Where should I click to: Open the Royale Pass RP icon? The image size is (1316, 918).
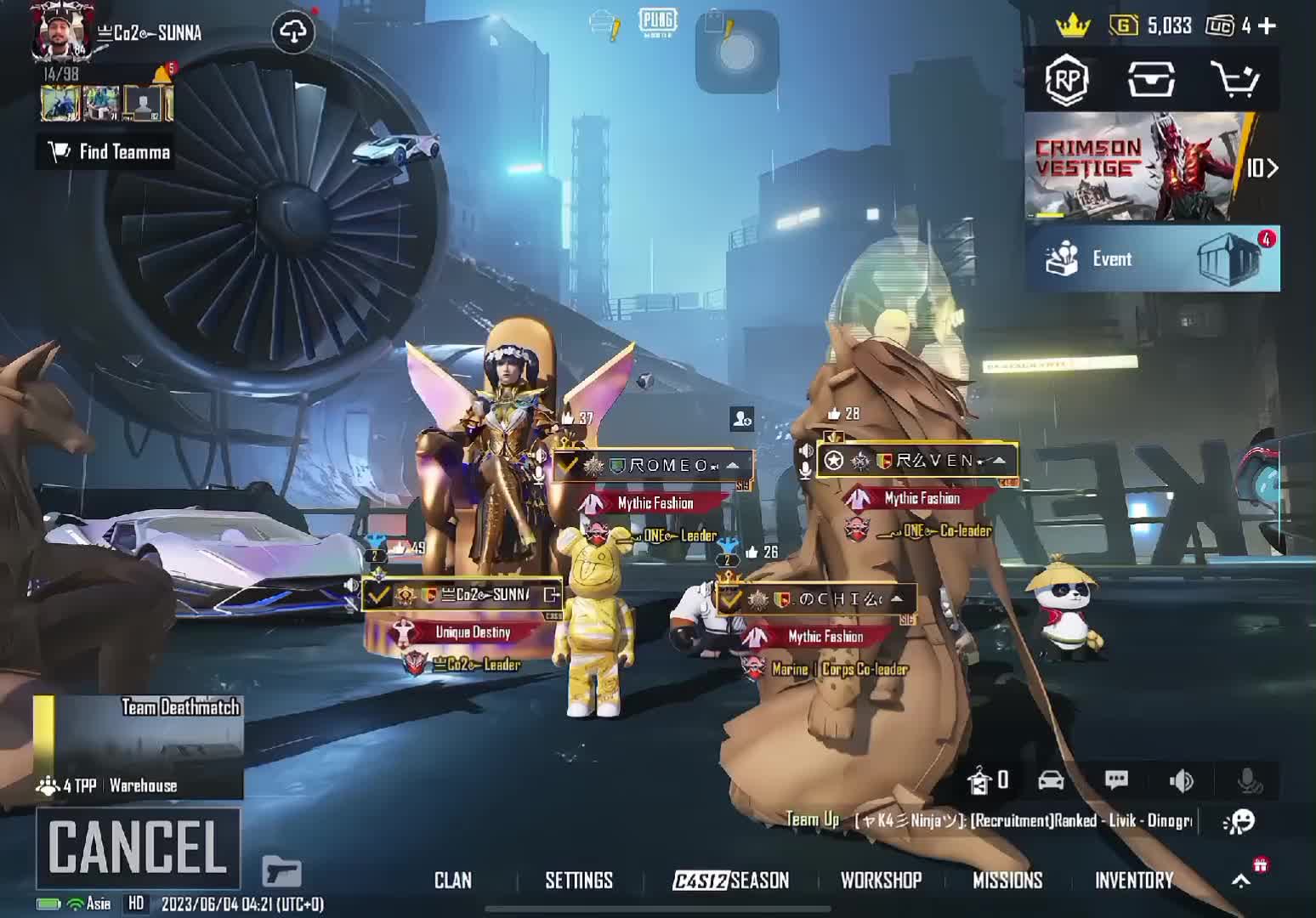[x=1067, y=80]
